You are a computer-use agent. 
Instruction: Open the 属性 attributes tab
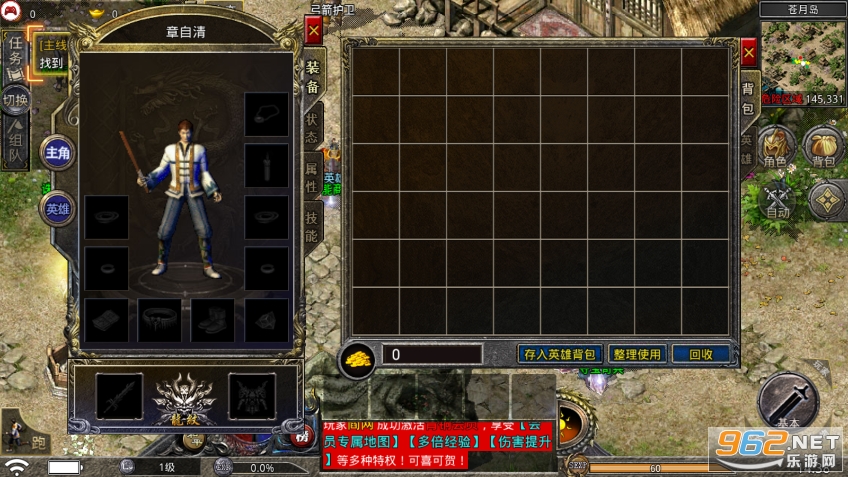pos(312,177)
